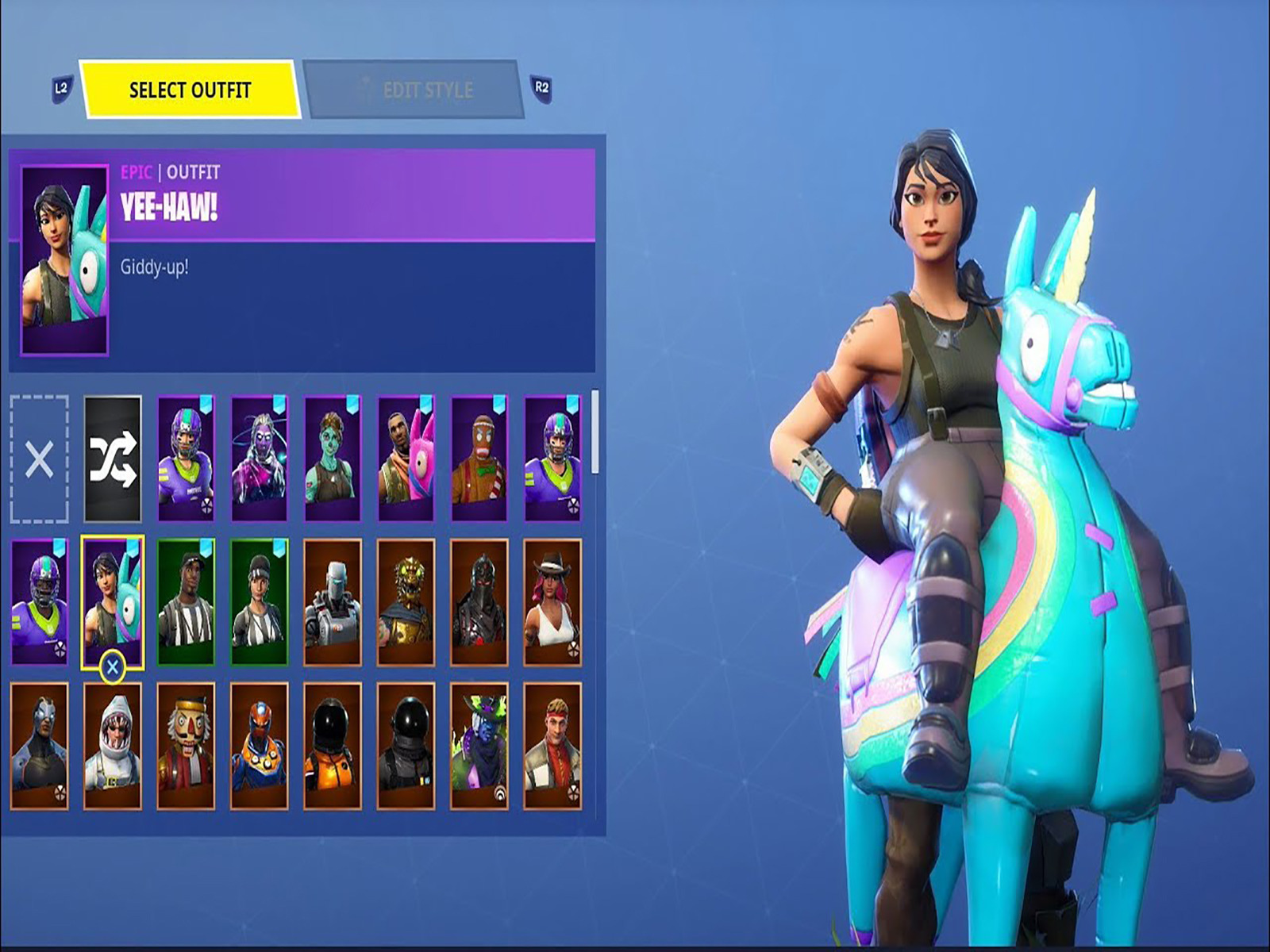Choose the empty no-outfit slot
Image resolution: width=1270 pixels, height=952 pixels.
click(39, 459)
